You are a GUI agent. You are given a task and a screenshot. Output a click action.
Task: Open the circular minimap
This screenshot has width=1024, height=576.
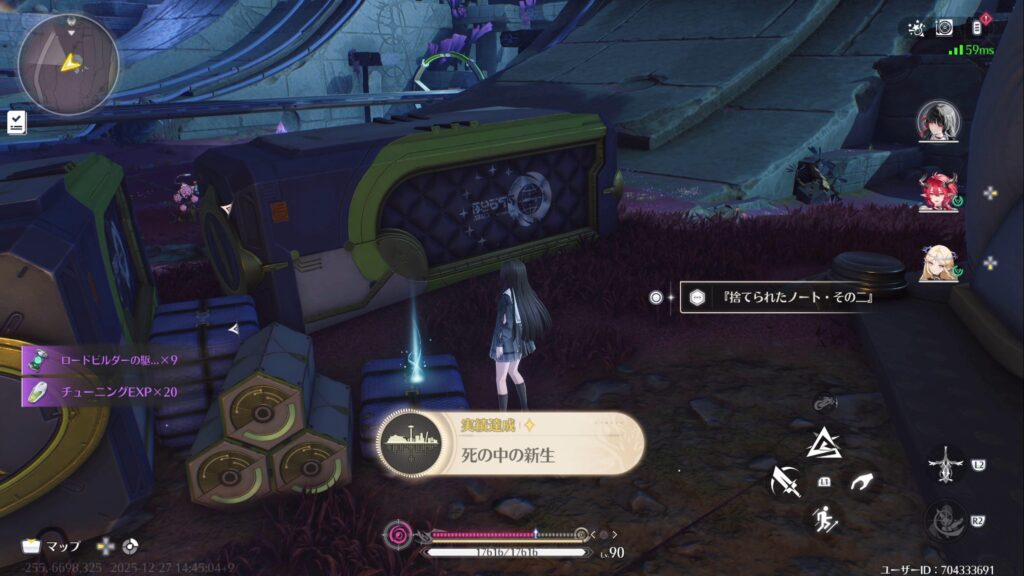(68, 64)
